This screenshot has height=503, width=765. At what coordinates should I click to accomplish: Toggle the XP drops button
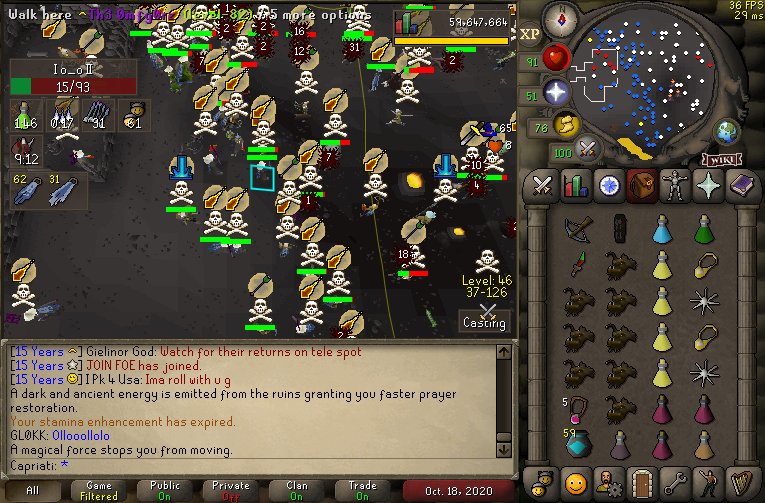tap(530, 34)
